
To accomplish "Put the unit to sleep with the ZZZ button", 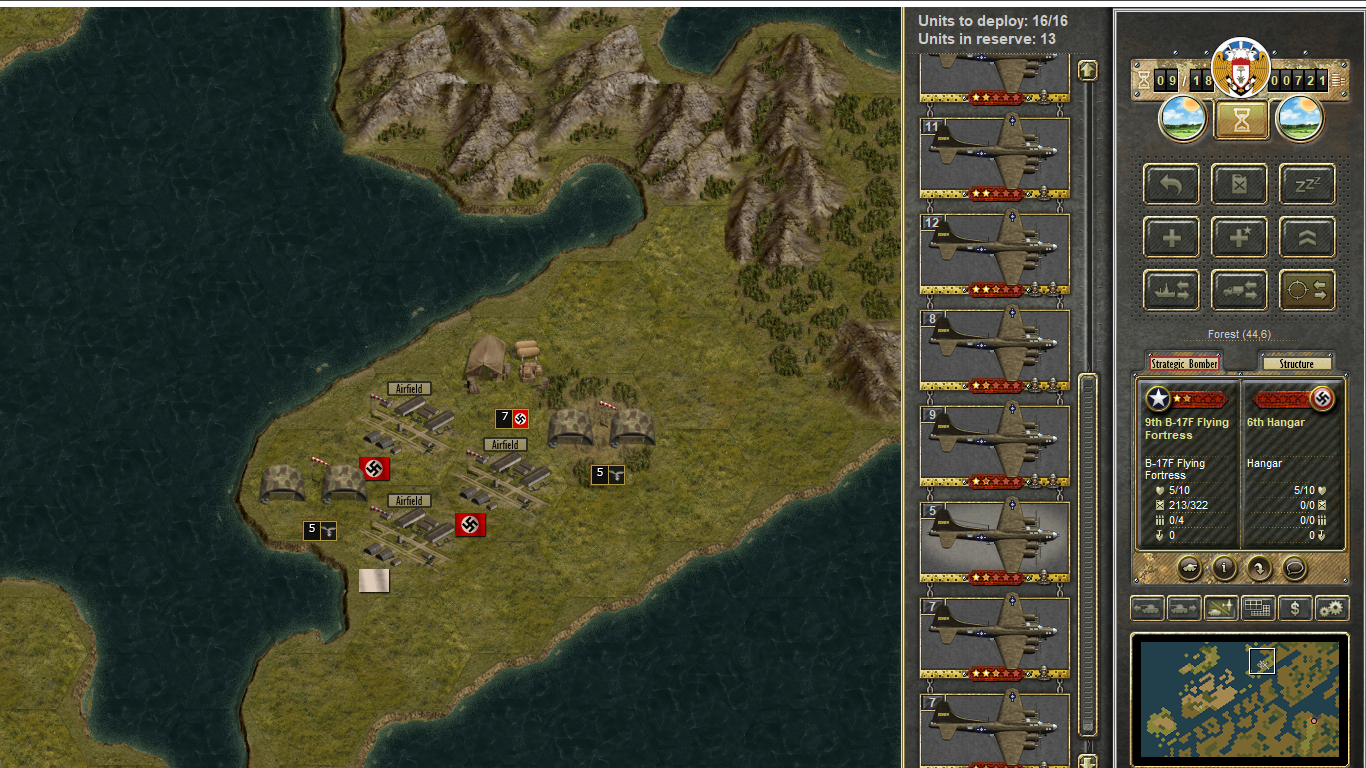I will pyautogui.click(x=1307, y=185).
